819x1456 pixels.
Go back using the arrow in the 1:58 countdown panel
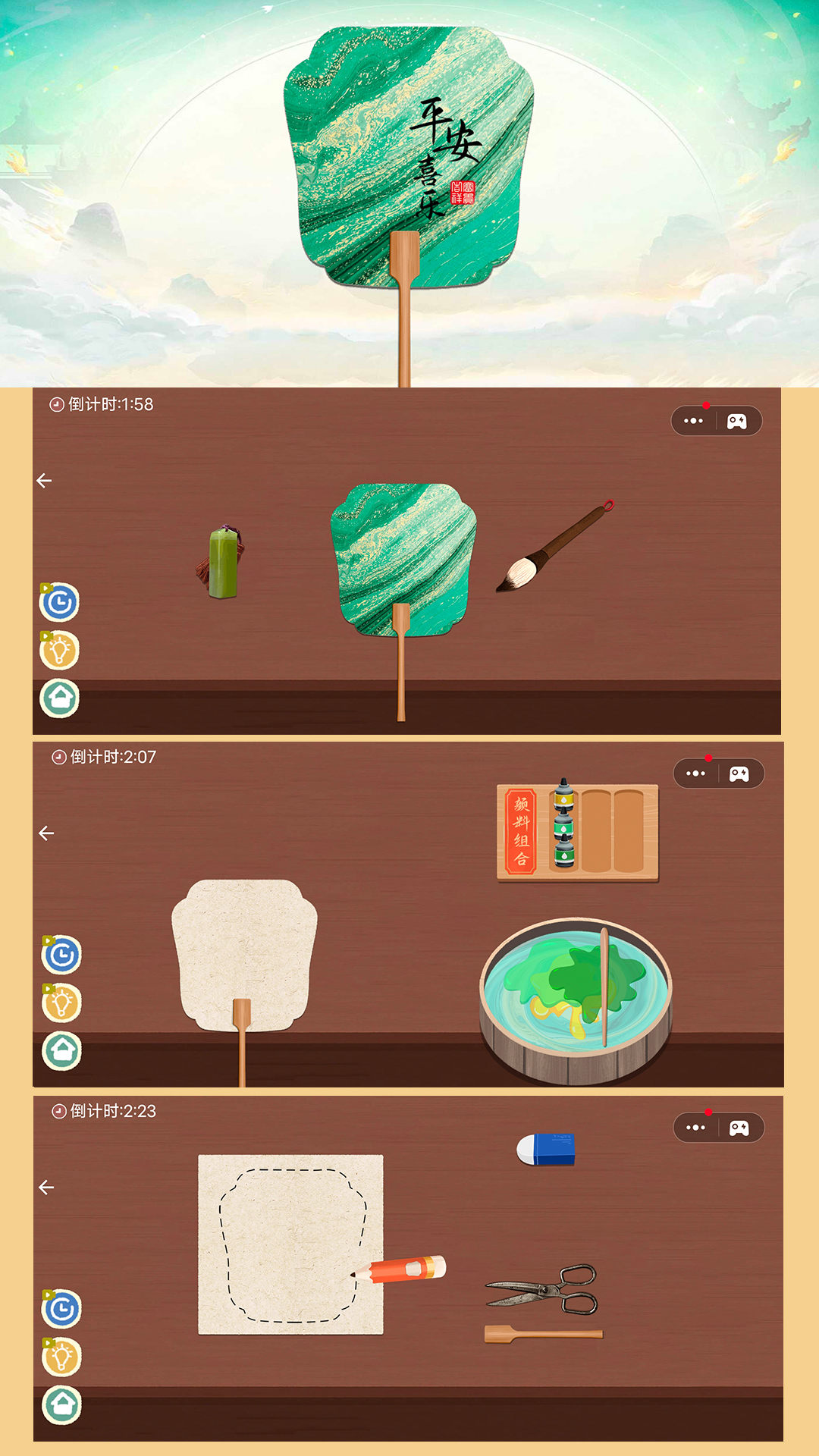(x=44, y=481)
